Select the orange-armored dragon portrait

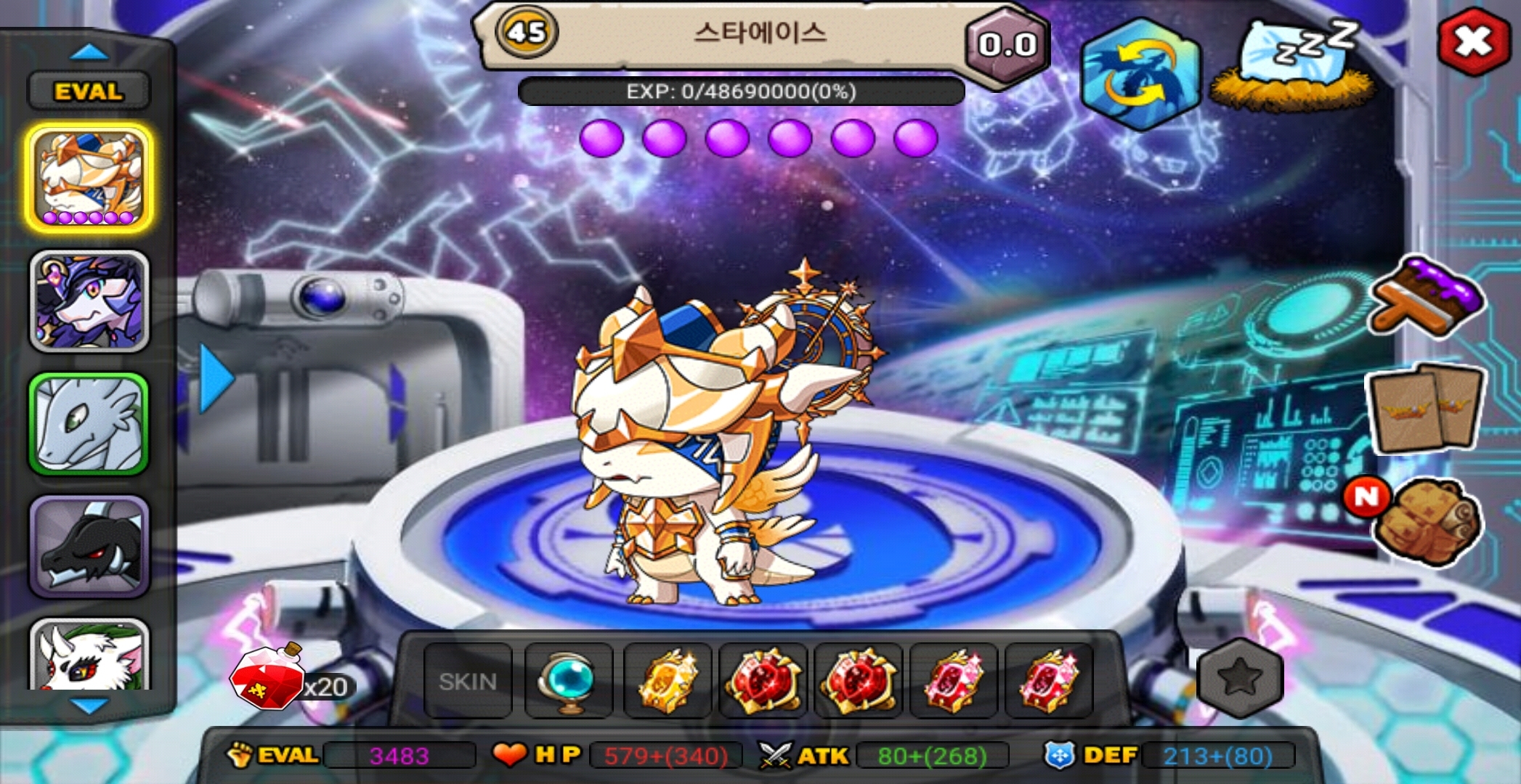(89, 178)
